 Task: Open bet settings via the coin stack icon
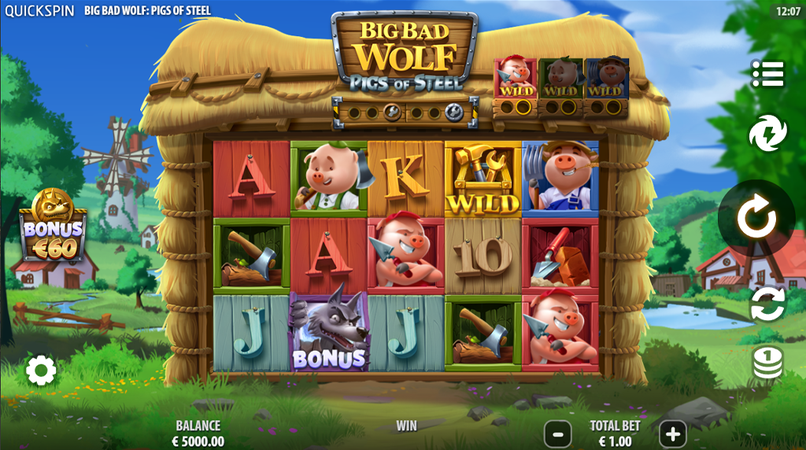(767, 362)
